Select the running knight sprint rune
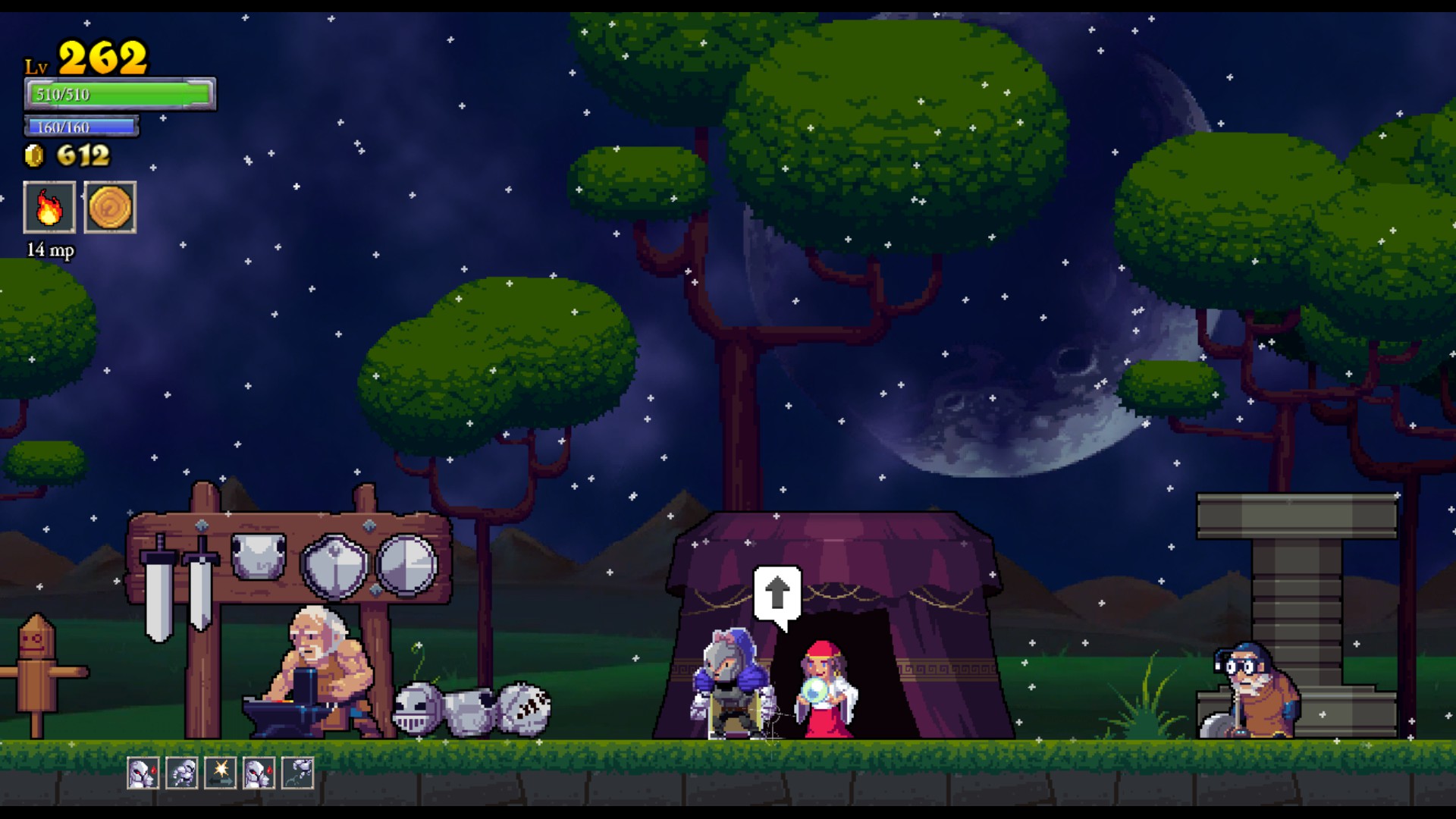 click(182, 773)
